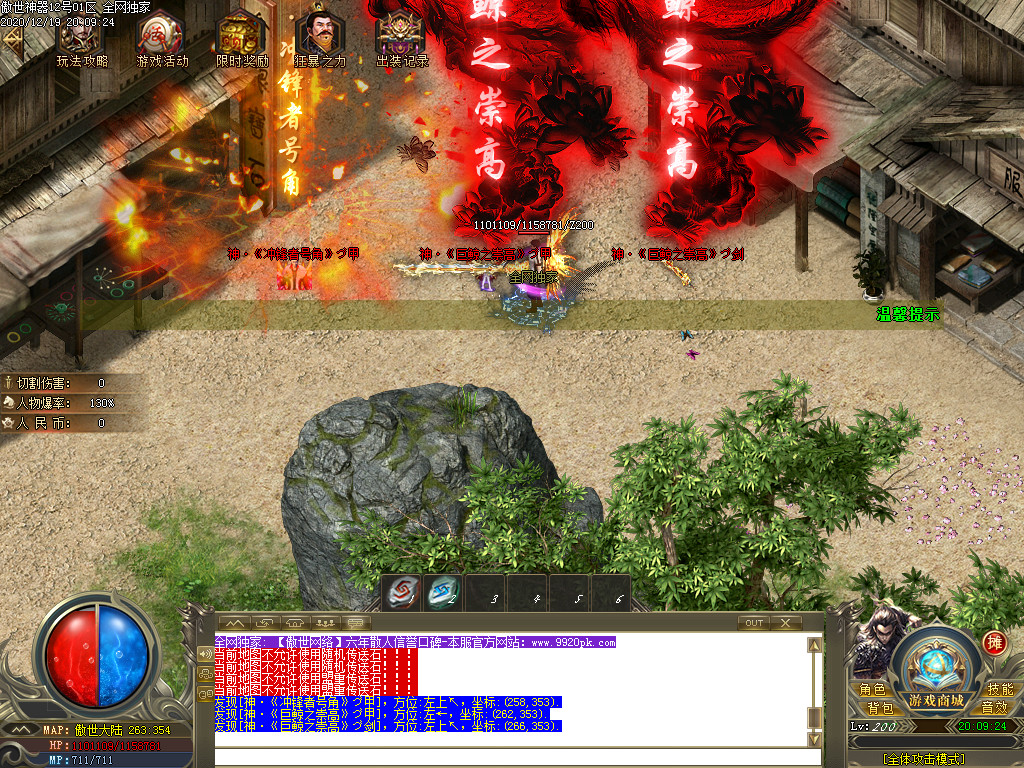Click the red 摊 stall button
1024x768 pixels.
993,642
